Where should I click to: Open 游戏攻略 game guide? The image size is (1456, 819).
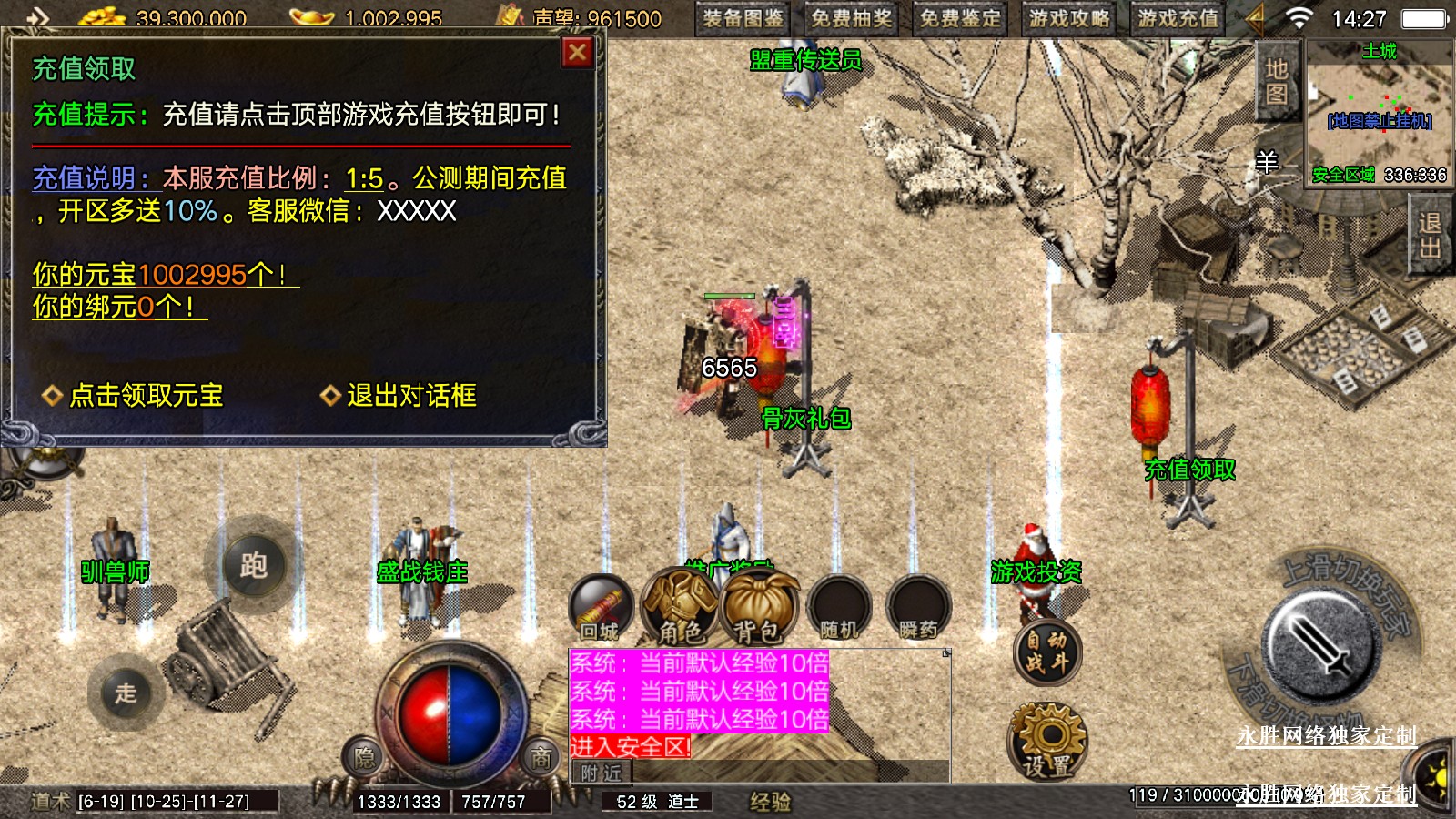1069,18
